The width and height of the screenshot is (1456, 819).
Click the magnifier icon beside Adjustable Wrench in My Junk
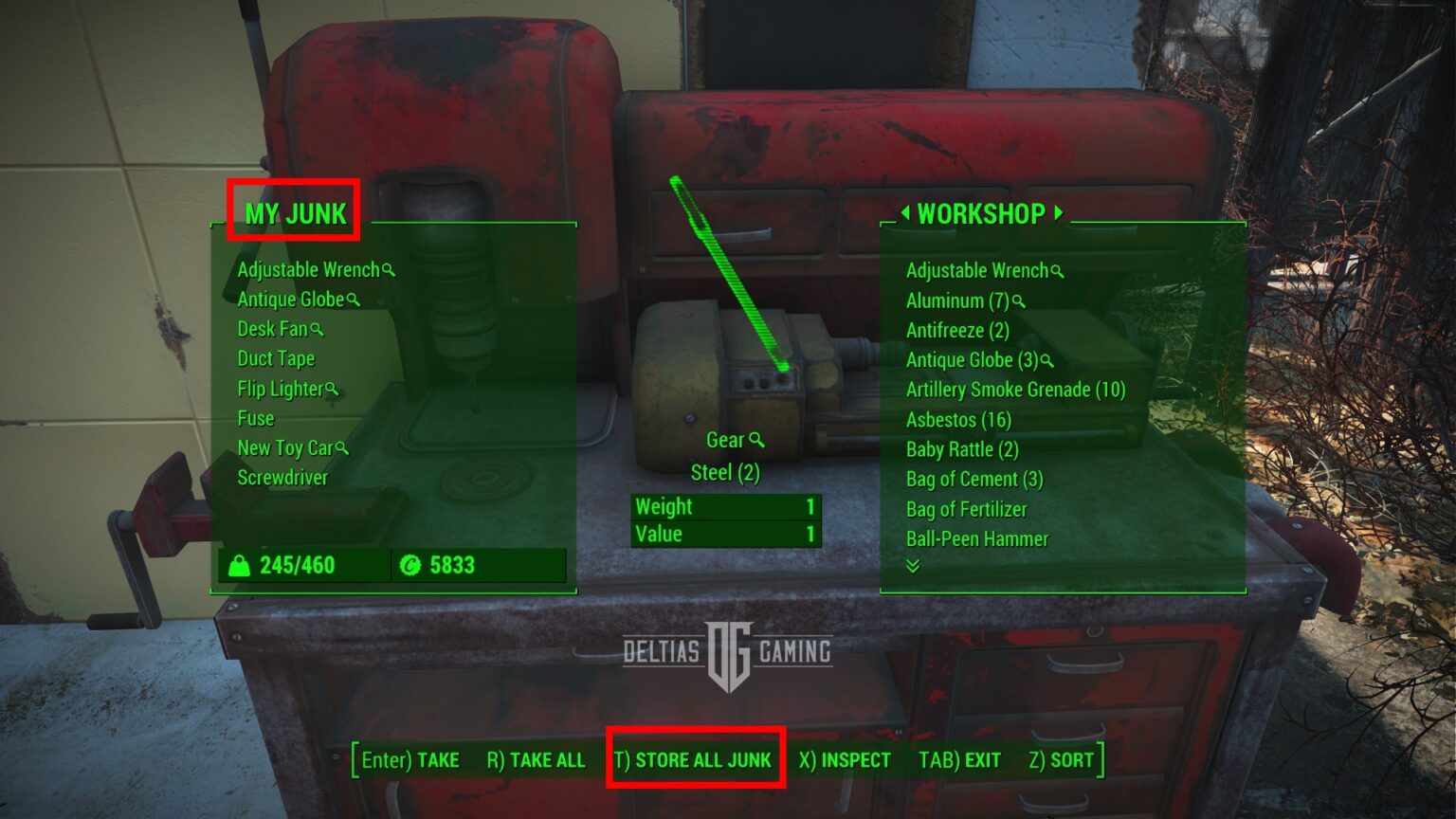click(390, 270)
